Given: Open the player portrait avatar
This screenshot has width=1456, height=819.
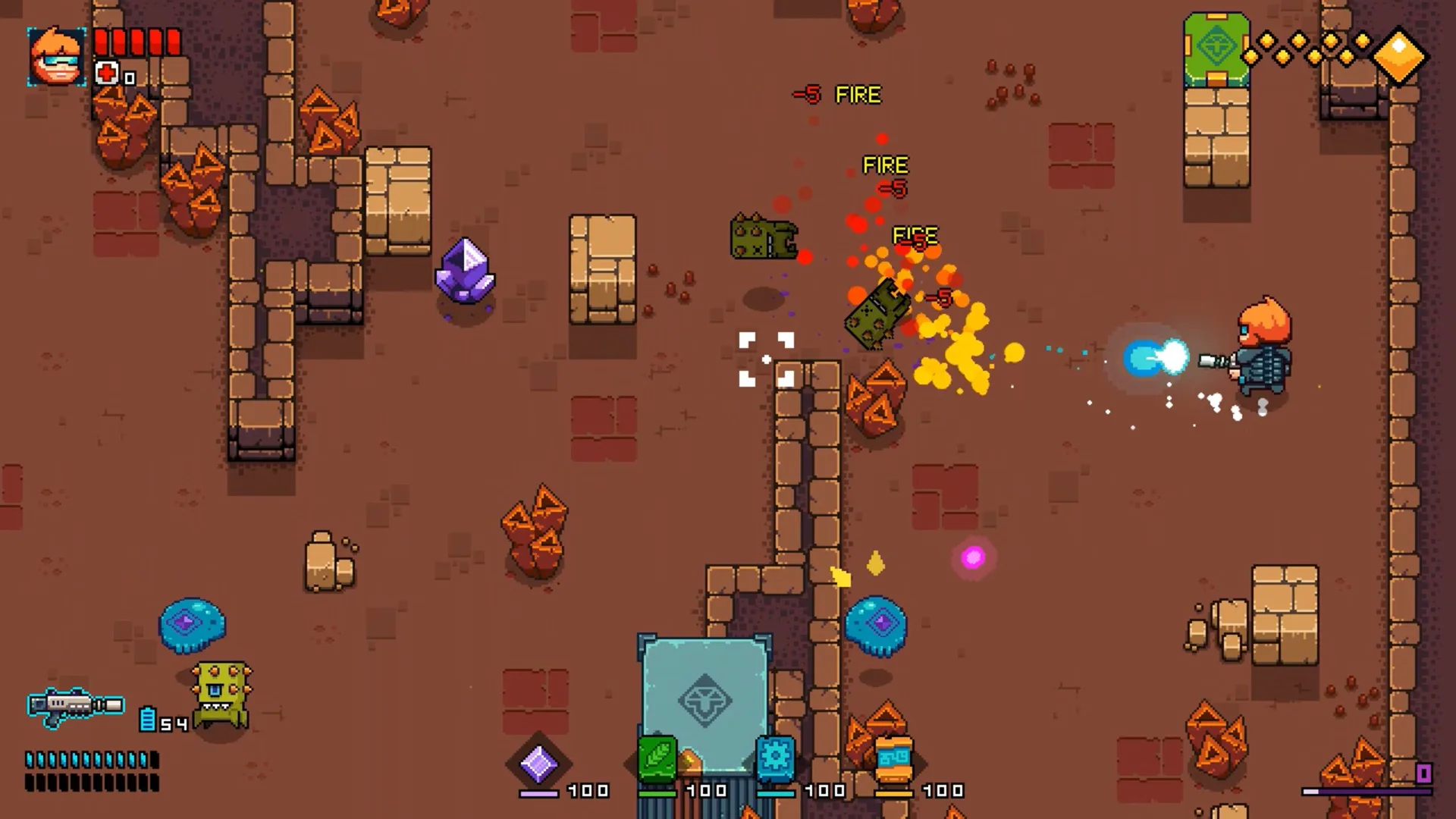Looking at the screenshot, I should coord(57,57).
